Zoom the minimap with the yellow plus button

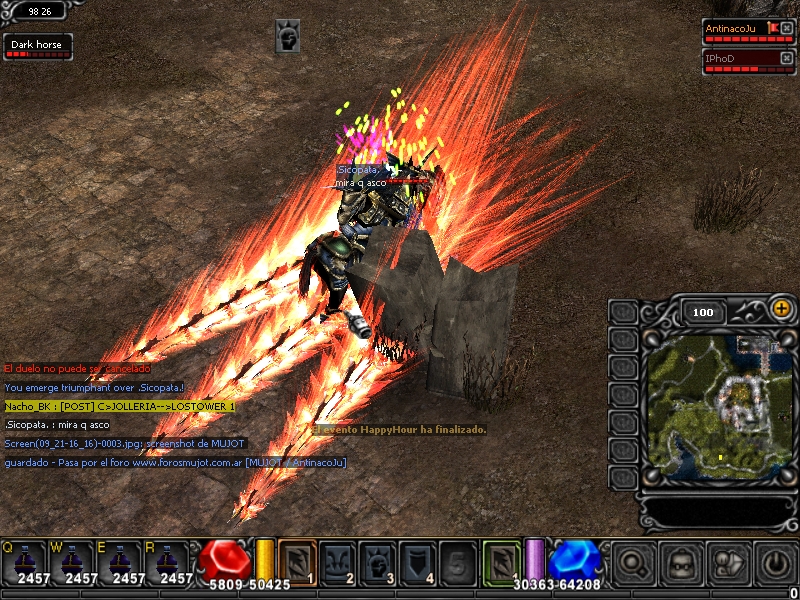click(780, 309)
